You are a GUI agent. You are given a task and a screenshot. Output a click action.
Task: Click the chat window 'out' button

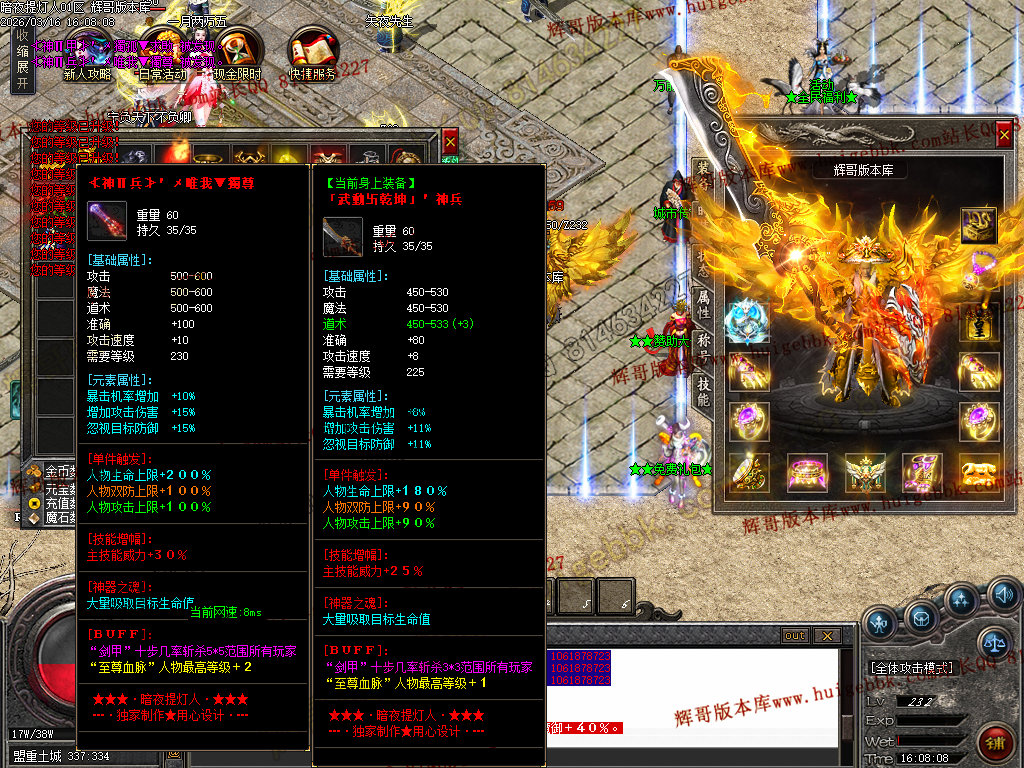(795, 636)
